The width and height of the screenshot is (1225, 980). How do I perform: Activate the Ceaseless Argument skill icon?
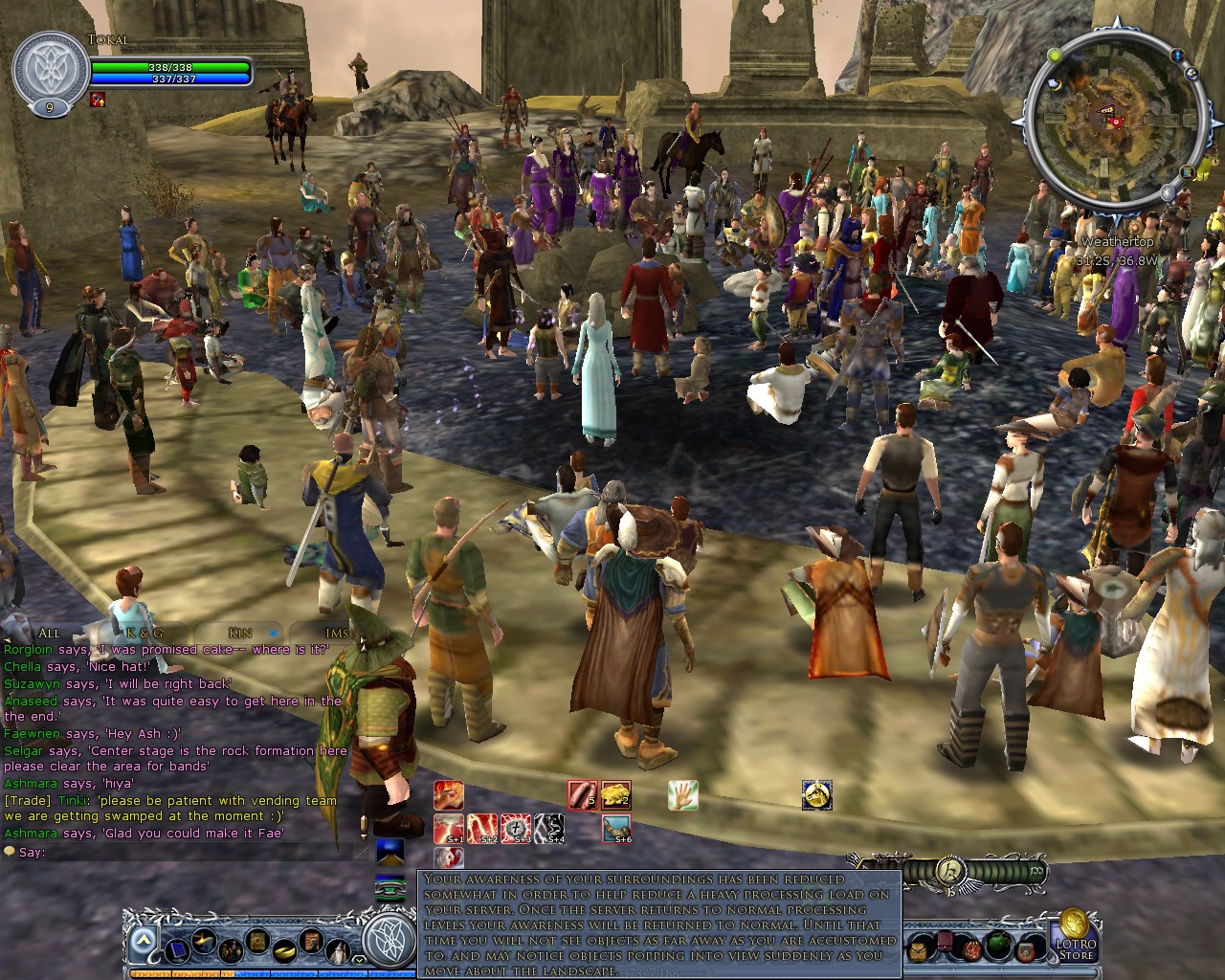point(448,796)
